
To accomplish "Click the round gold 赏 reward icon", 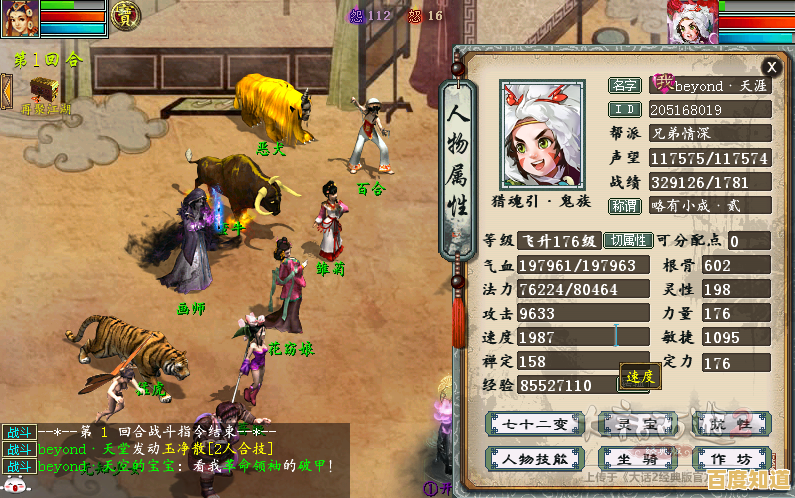I will pos(126,15).
